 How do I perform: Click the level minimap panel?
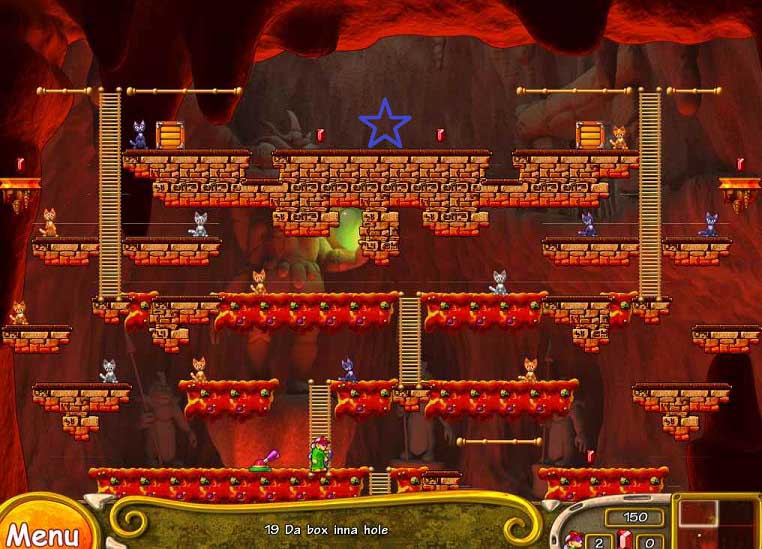point(718,522)
